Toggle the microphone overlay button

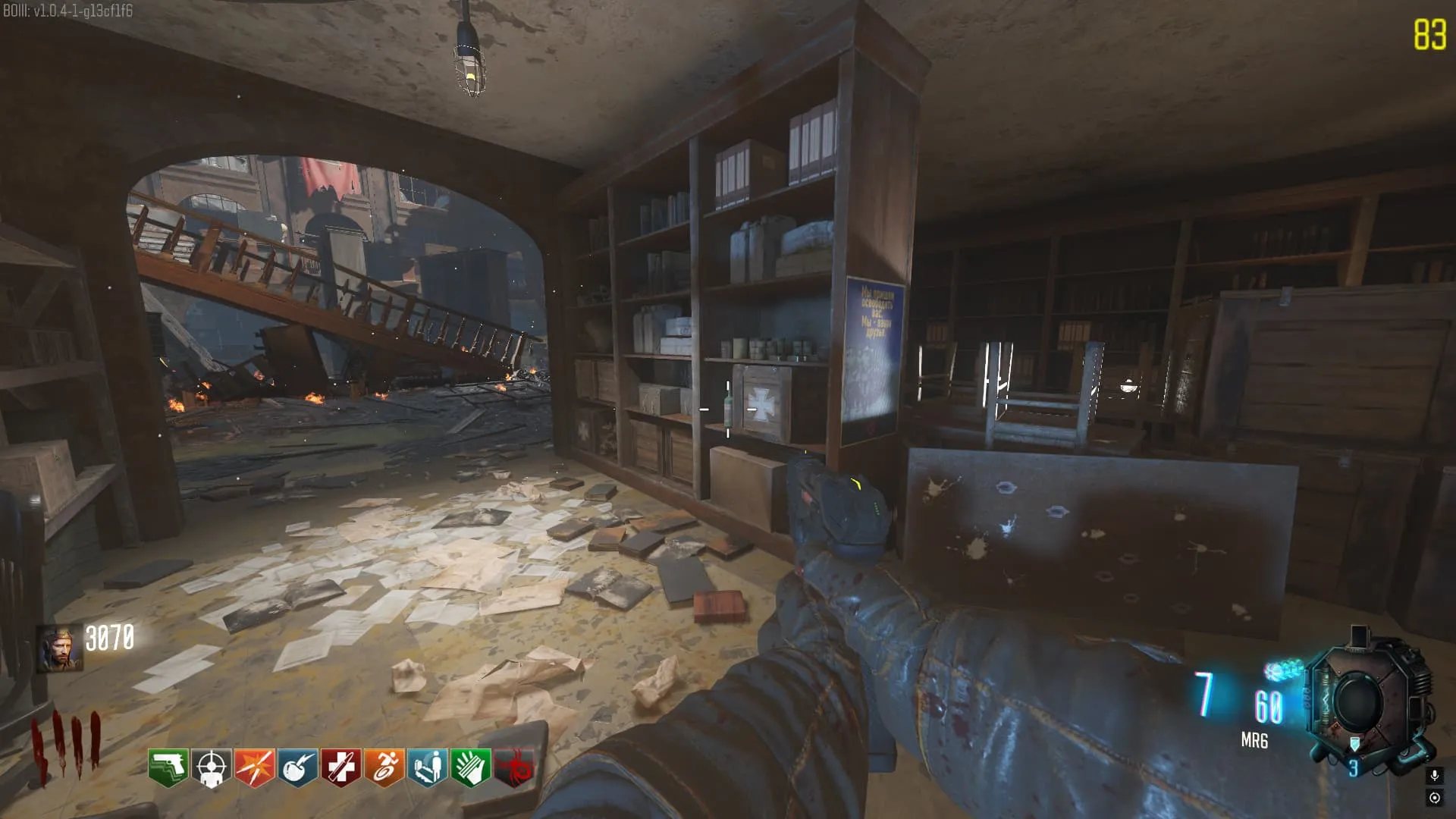coord(1434,775)
